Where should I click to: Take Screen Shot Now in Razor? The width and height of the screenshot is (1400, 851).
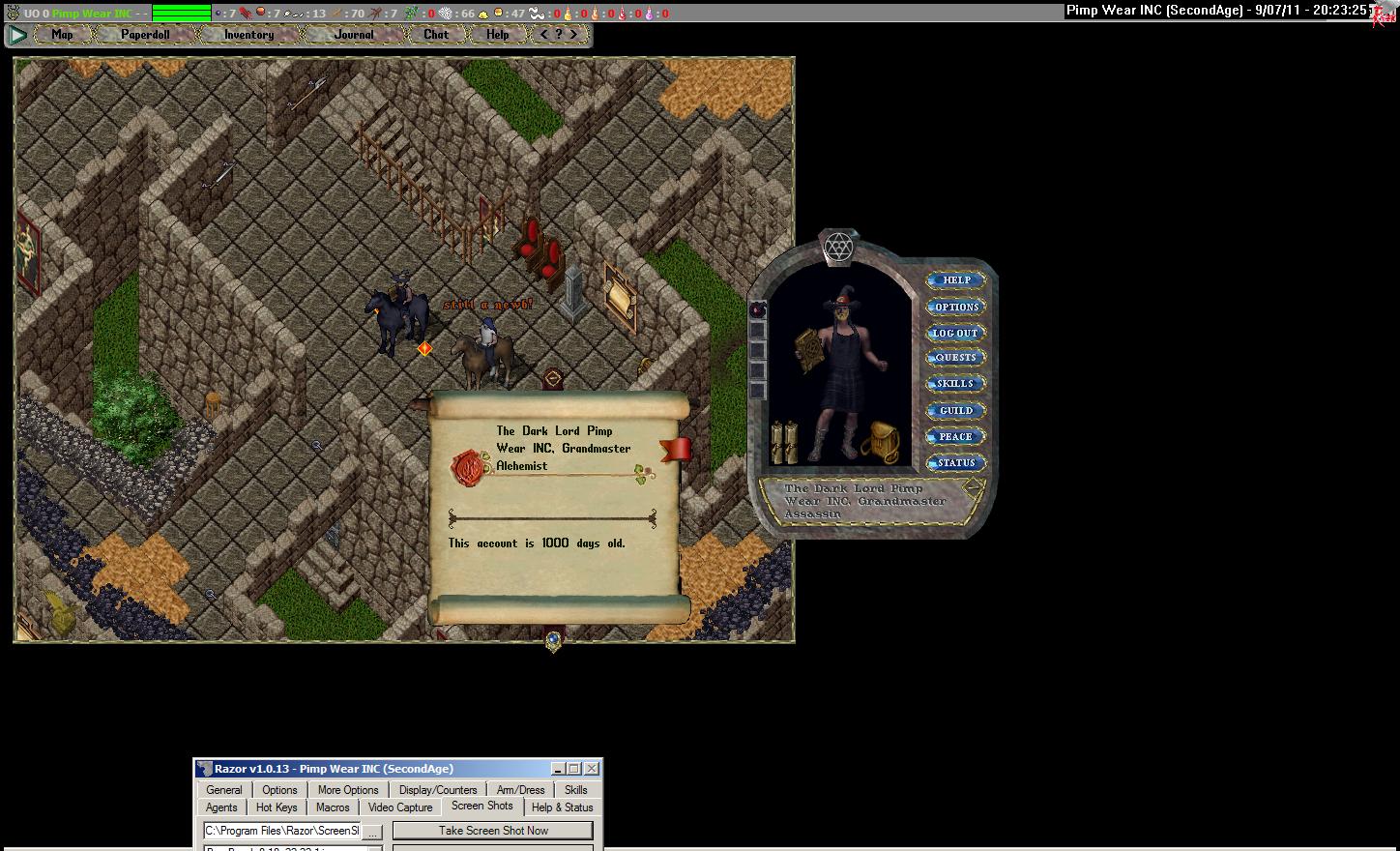tap(493, 831)
